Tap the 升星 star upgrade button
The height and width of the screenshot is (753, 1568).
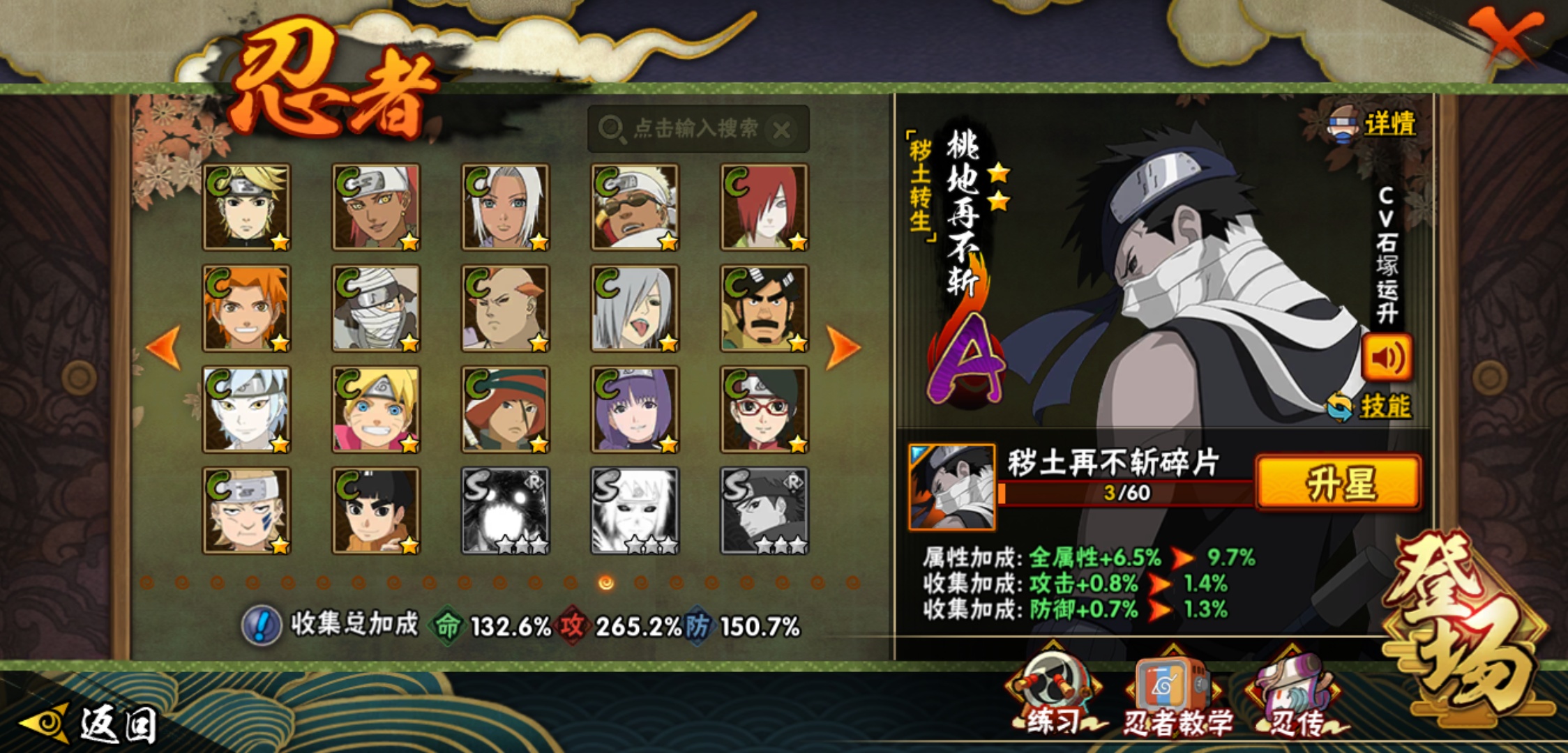pos(1338,483)
